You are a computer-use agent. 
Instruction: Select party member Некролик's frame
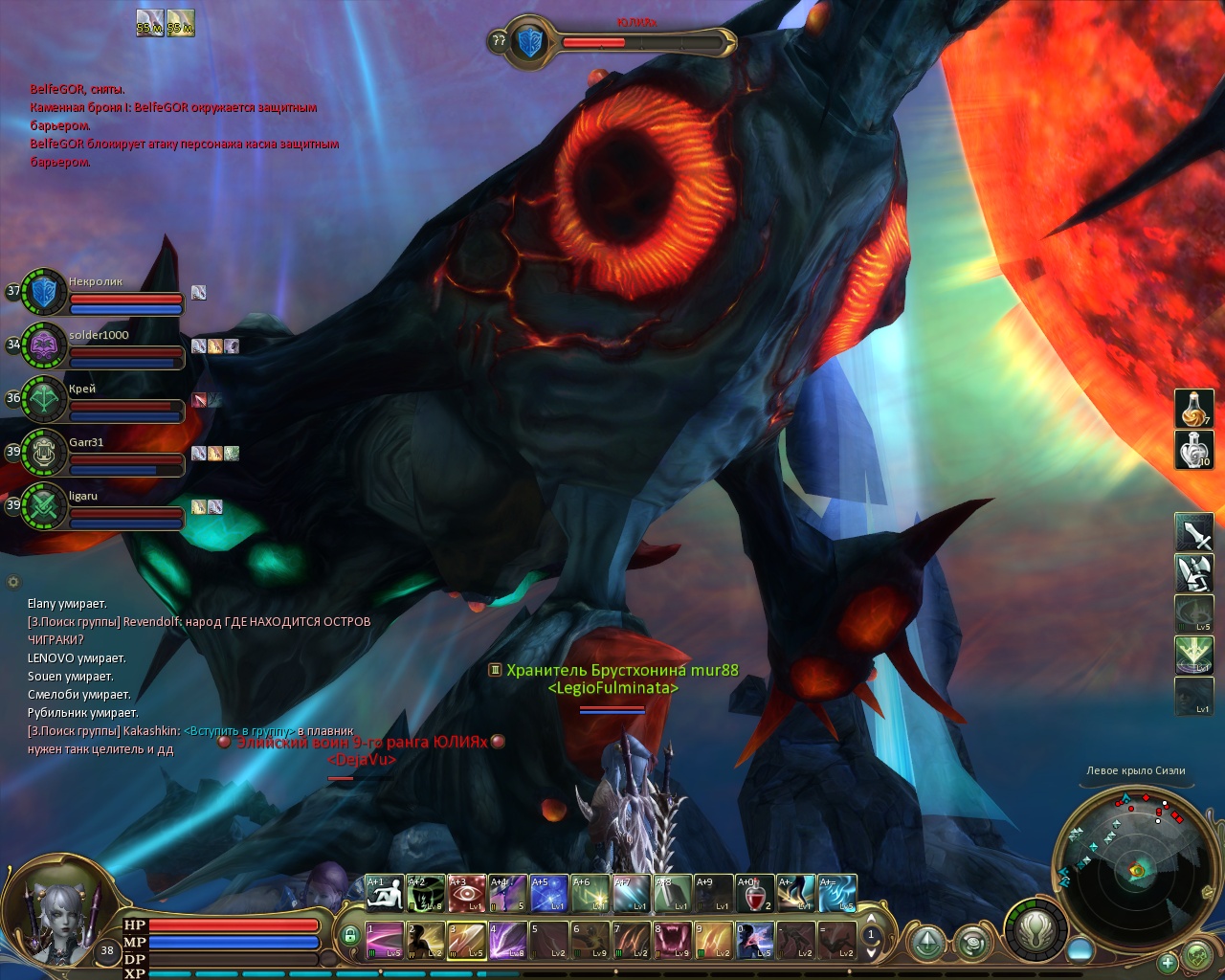[x=44, y=292]
